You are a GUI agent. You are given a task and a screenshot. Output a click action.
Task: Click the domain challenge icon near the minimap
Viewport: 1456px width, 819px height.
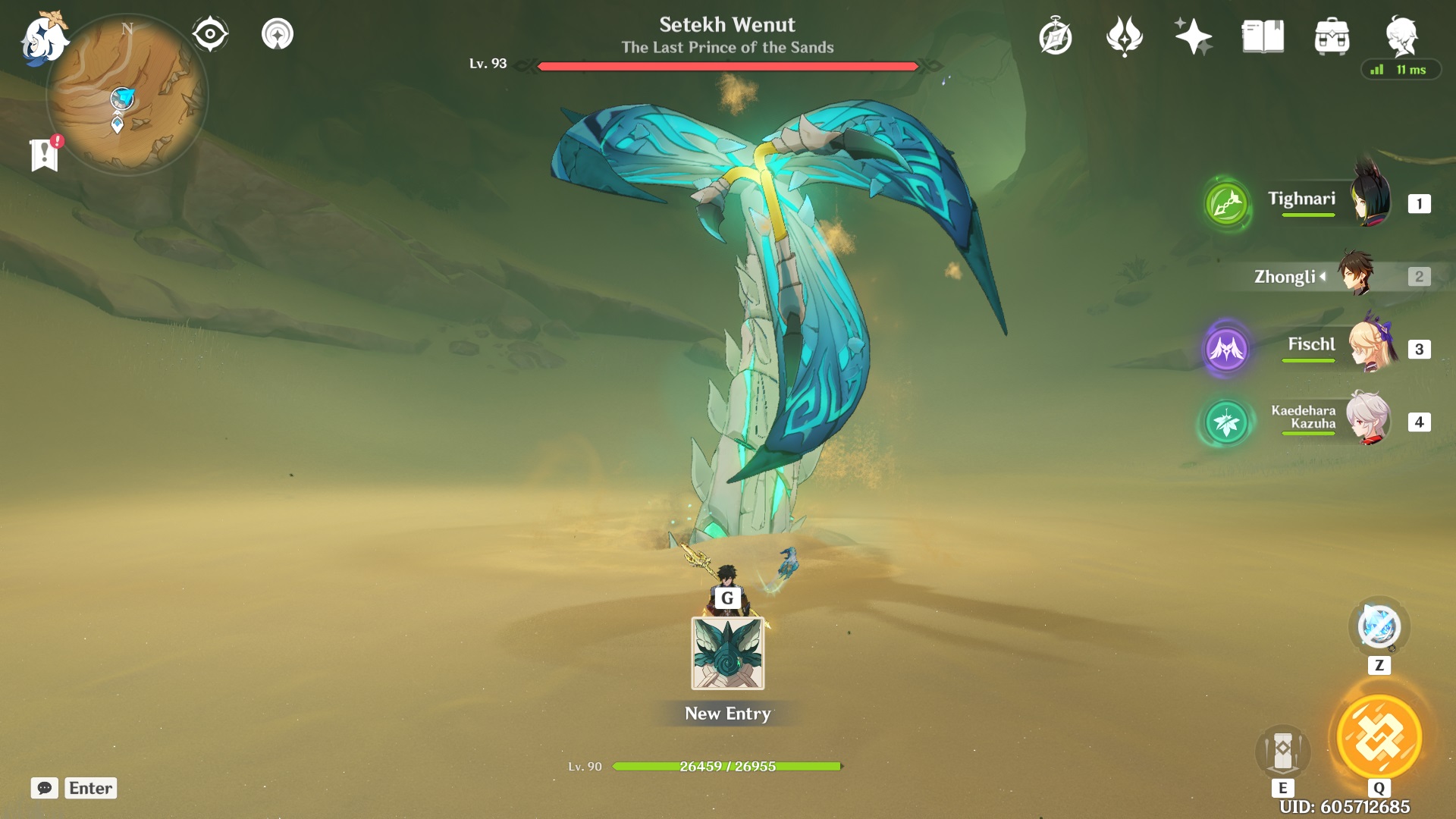tap(277, 33)
